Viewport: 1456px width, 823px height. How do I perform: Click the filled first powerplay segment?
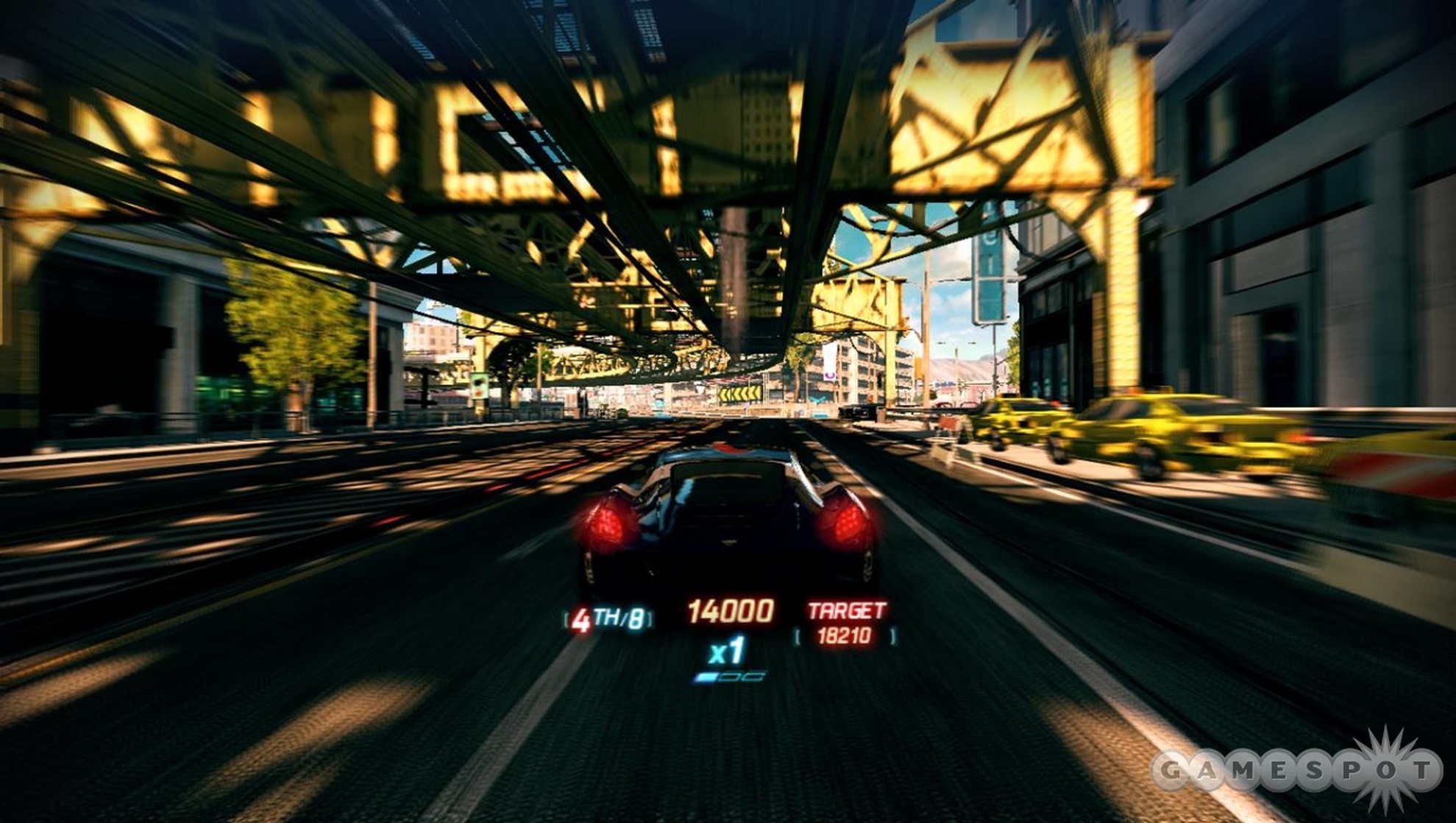click(705, 676)
